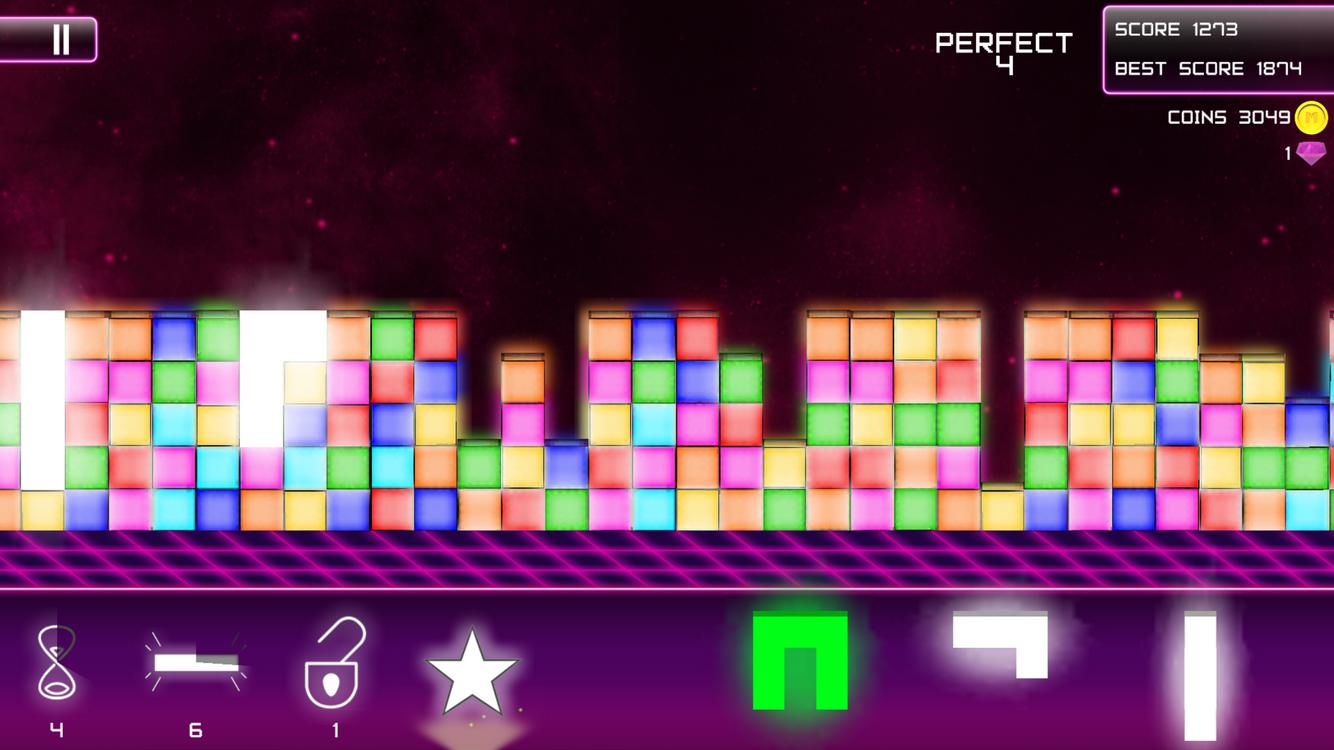Activate the hourglass power-up

click(x=56, y=662)
